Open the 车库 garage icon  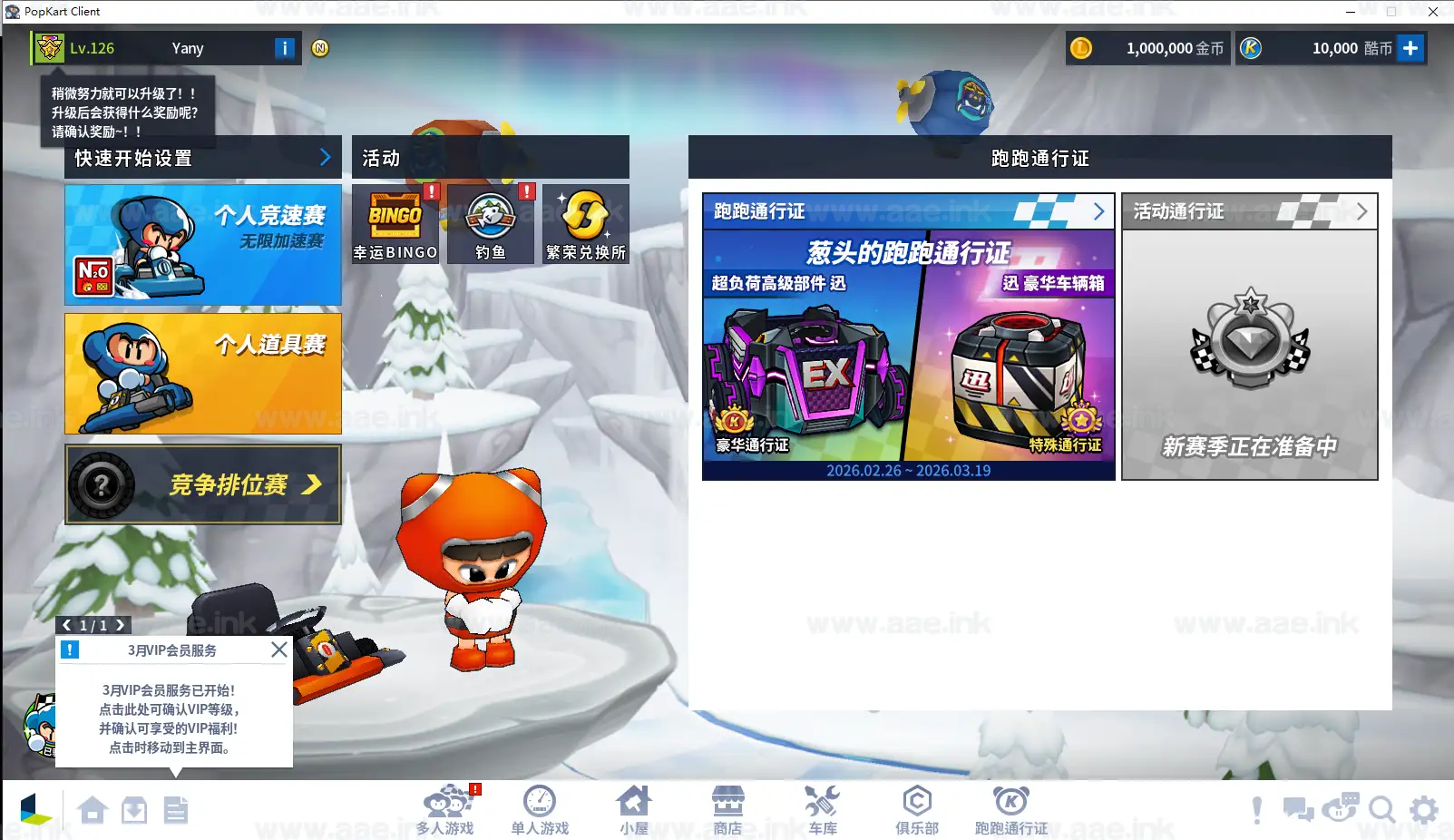coord(822,806)
